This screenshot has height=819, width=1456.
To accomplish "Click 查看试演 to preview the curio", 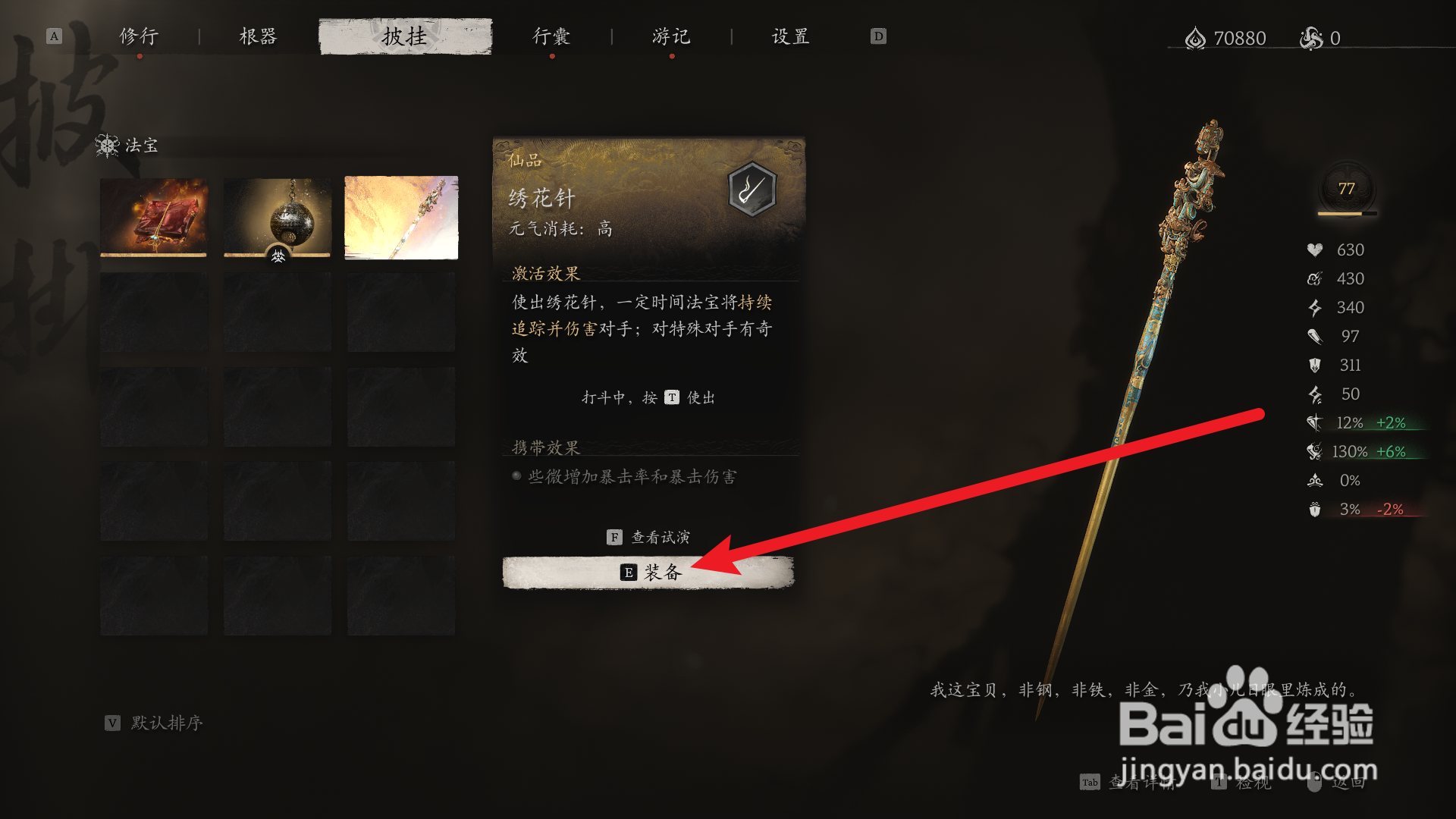I will click(648, 536).
